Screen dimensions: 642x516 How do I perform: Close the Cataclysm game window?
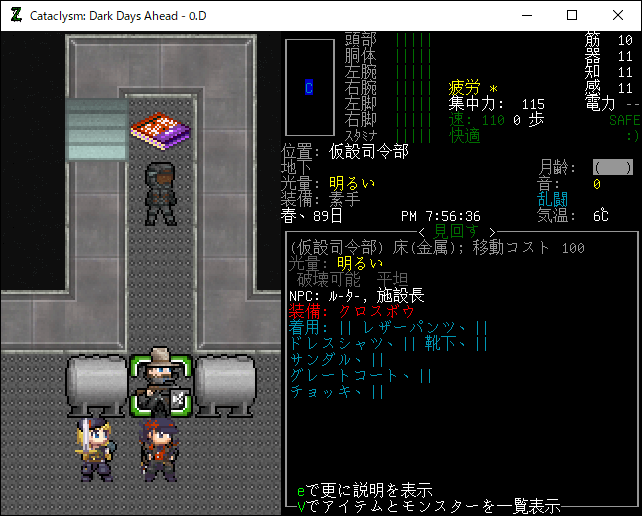click(618, 15)
